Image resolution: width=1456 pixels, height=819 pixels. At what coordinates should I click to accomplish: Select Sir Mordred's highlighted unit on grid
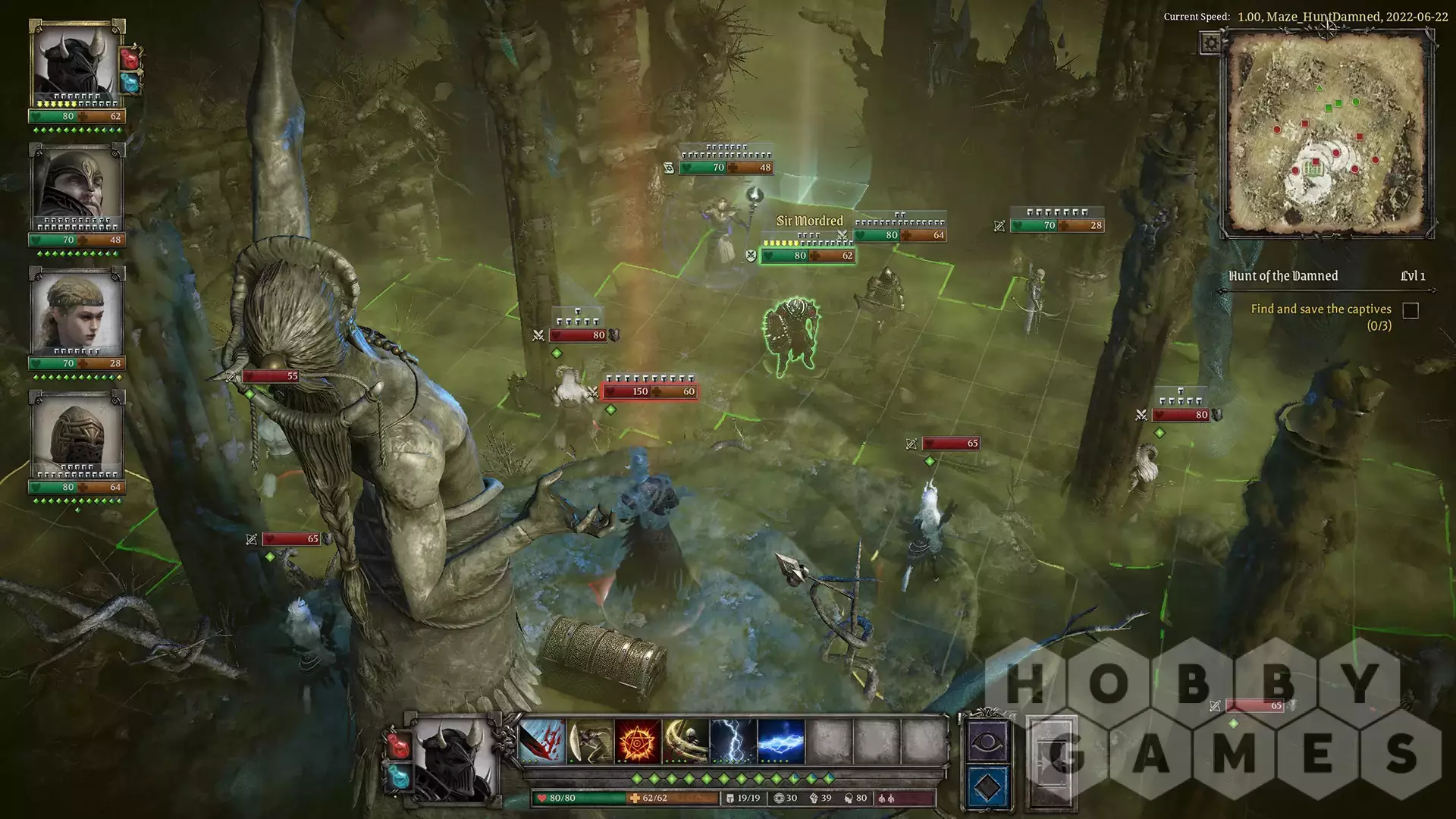[792, 337]
